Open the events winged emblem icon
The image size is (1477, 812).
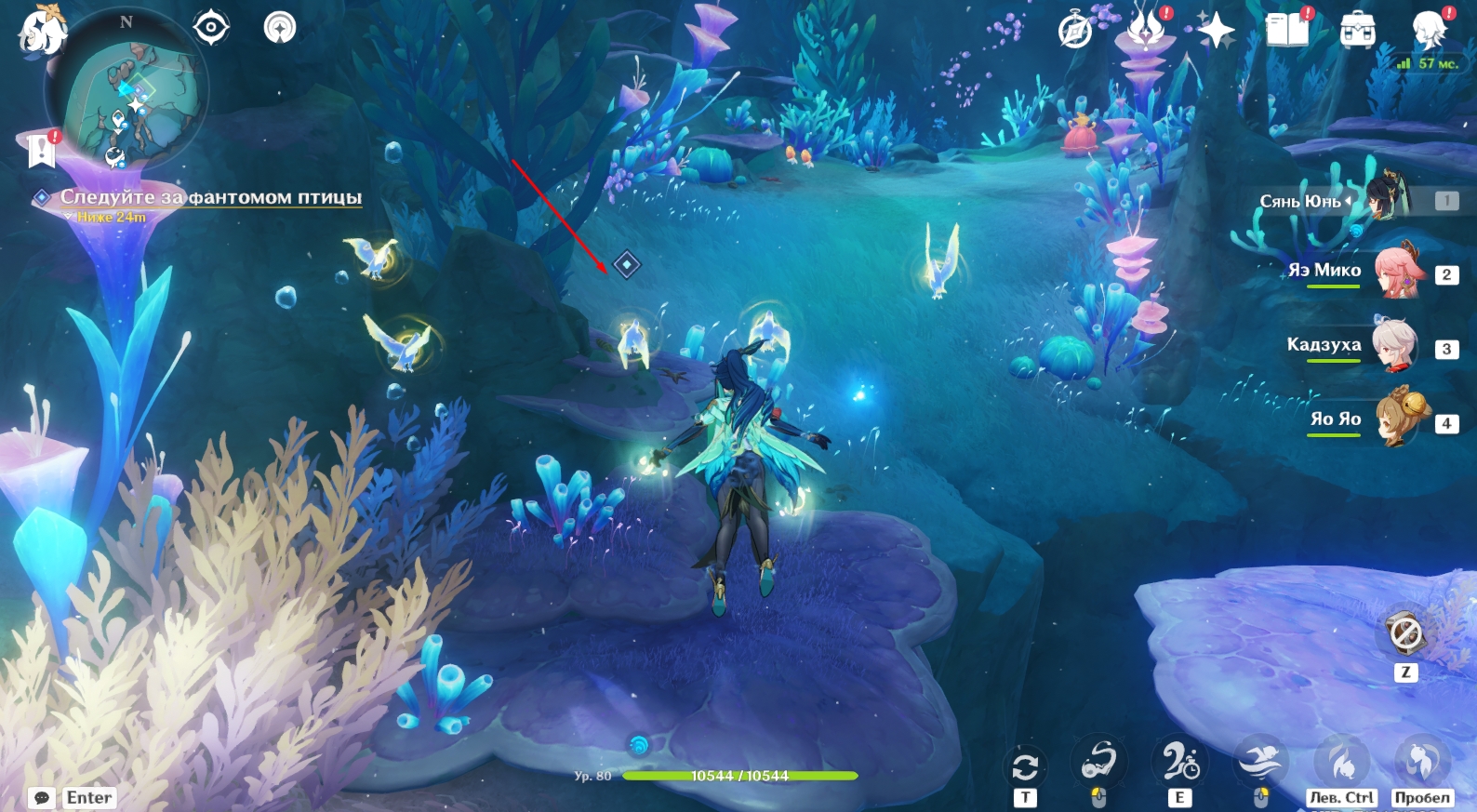1146,30
